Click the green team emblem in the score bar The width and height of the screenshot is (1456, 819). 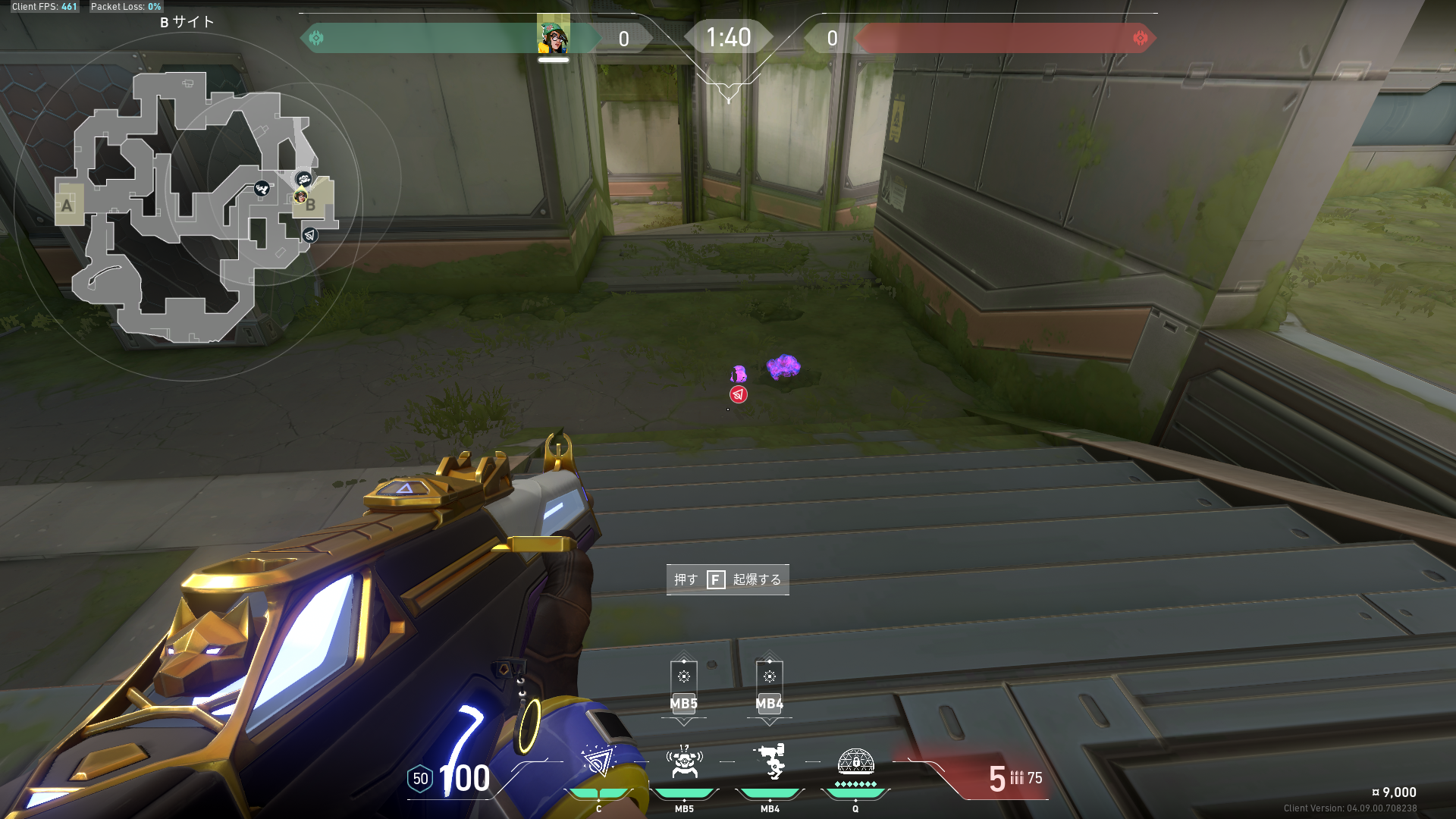click(316, 38)
